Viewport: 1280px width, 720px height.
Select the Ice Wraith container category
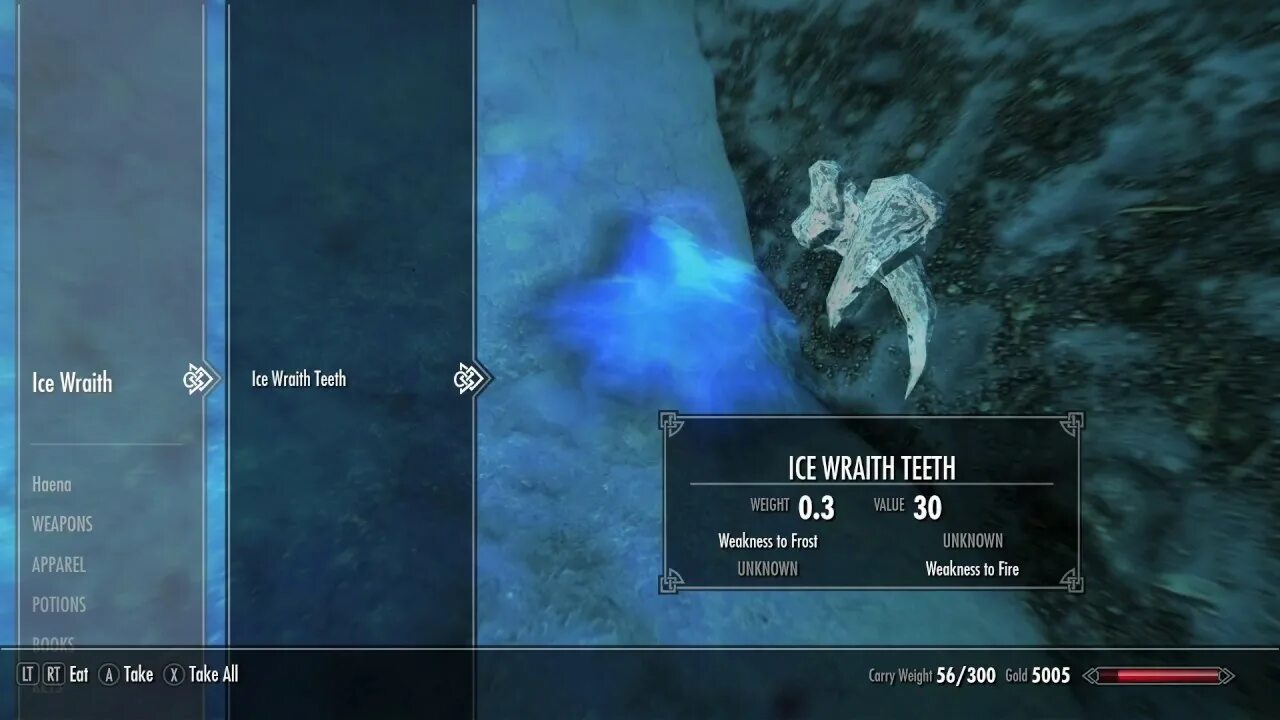tap(72, 382)
